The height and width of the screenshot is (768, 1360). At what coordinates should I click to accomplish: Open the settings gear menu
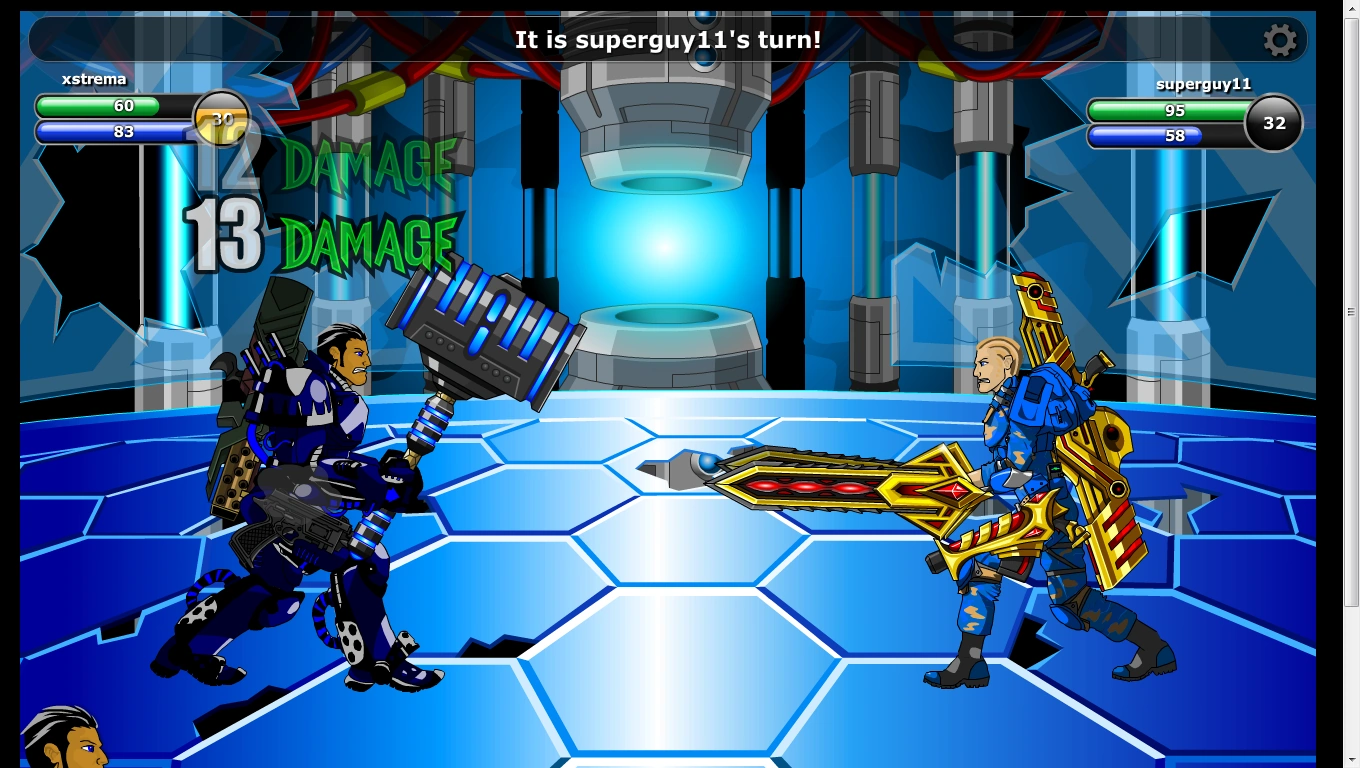(1281, 40)
